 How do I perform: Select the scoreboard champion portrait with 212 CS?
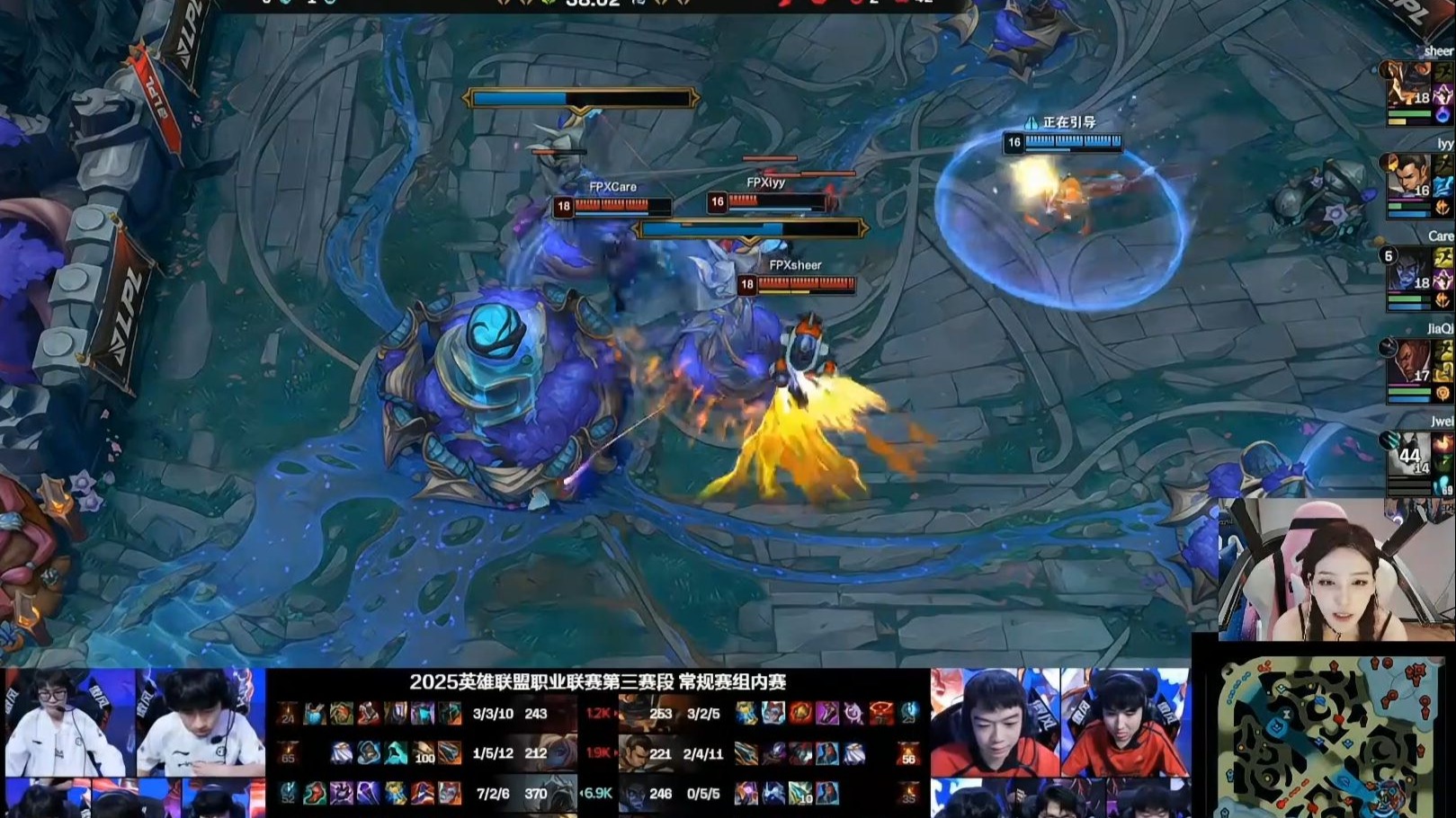562,753
